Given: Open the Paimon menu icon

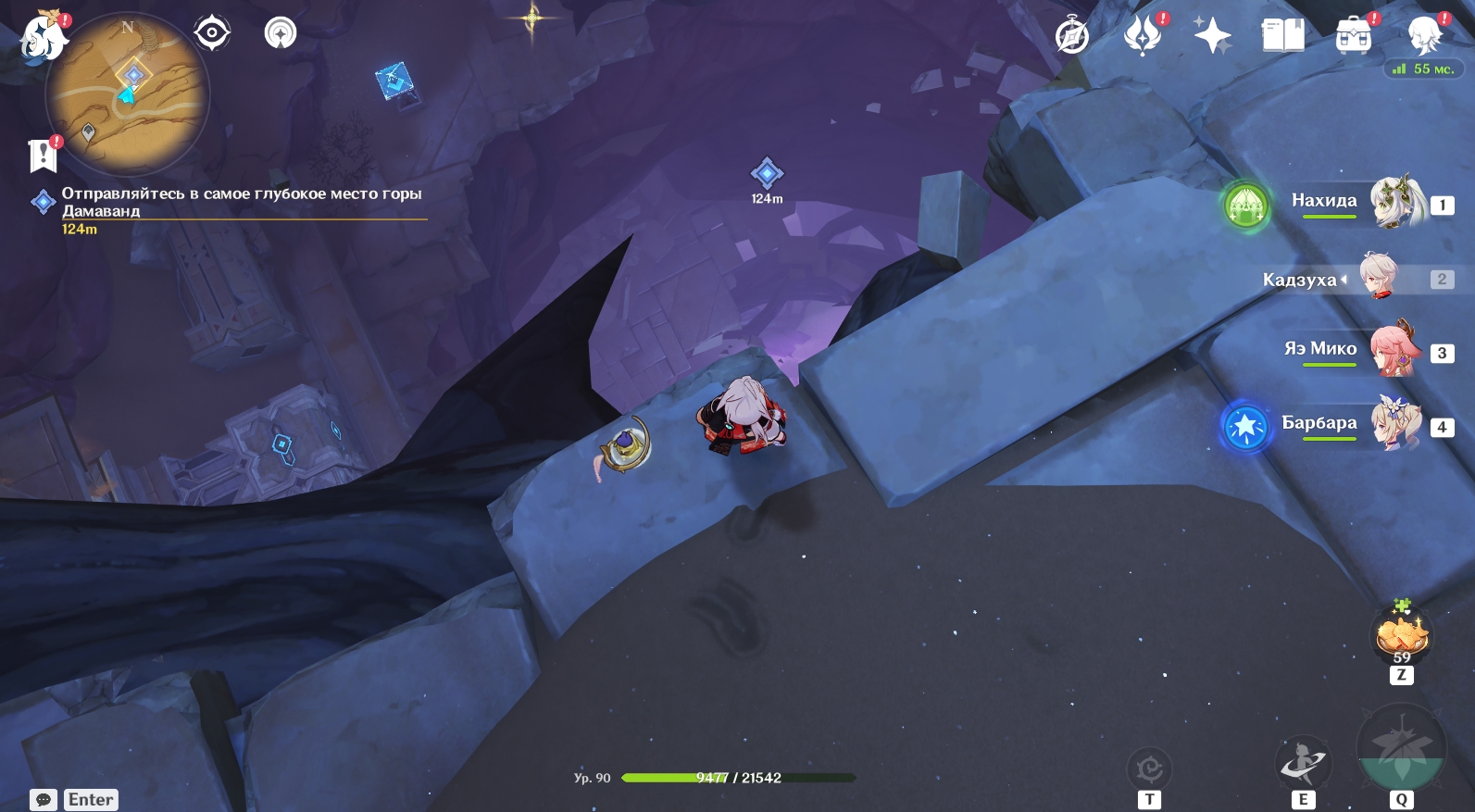Looking at the screenshot, I should [43, 37].
